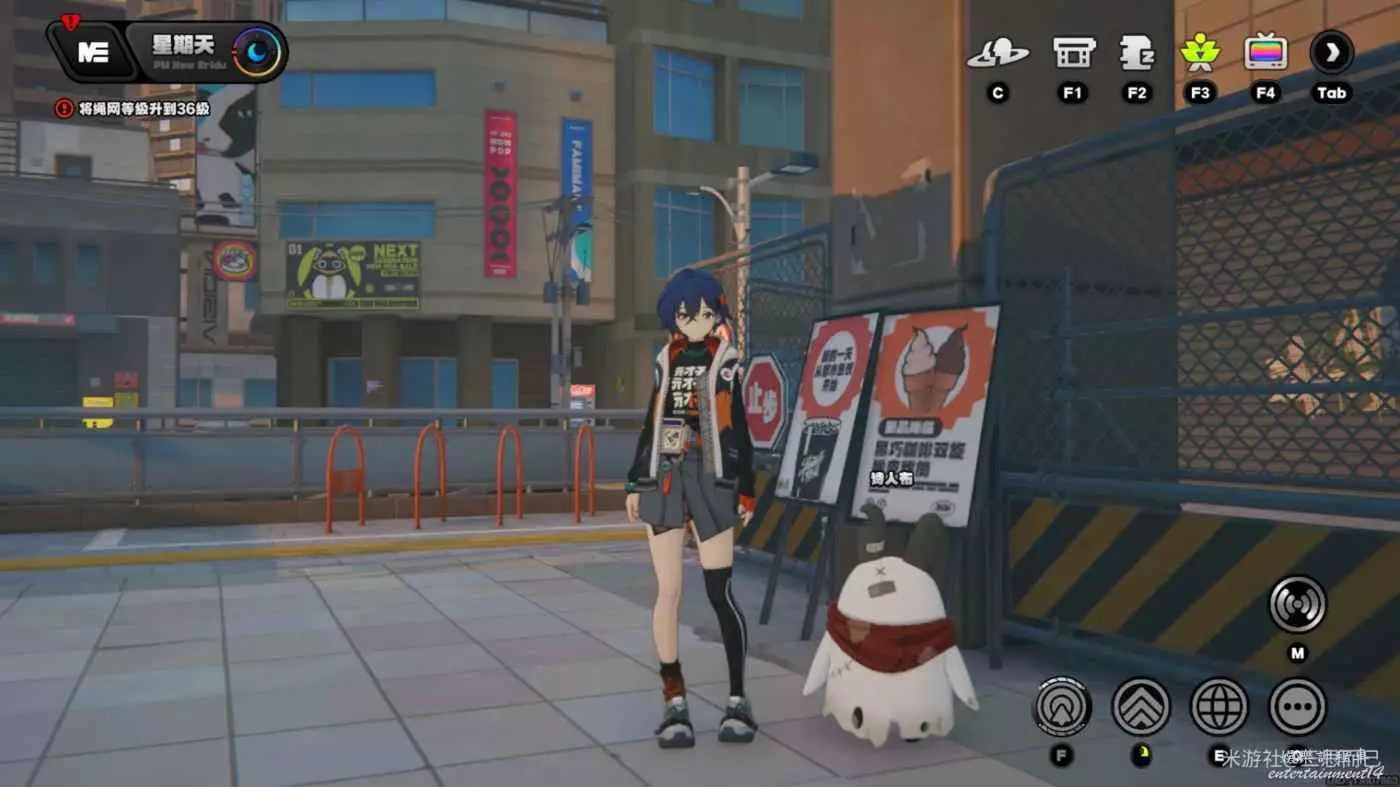Screen dimensions: 1400x787
Task: Expand the top menu with the arrow button
Action: click(x=1332, y=53)
